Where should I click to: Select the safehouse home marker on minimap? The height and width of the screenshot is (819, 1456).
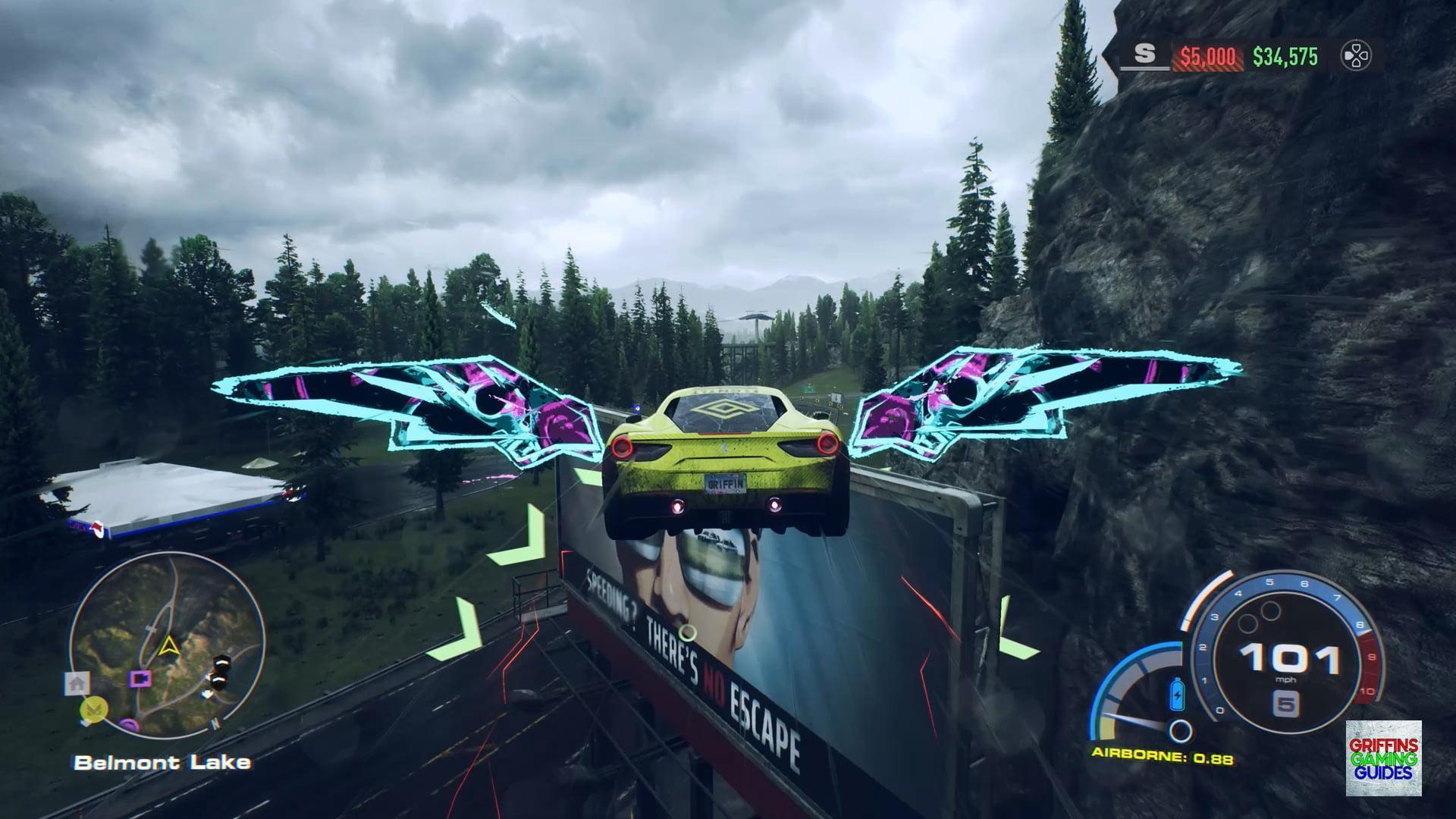point(77,683)
